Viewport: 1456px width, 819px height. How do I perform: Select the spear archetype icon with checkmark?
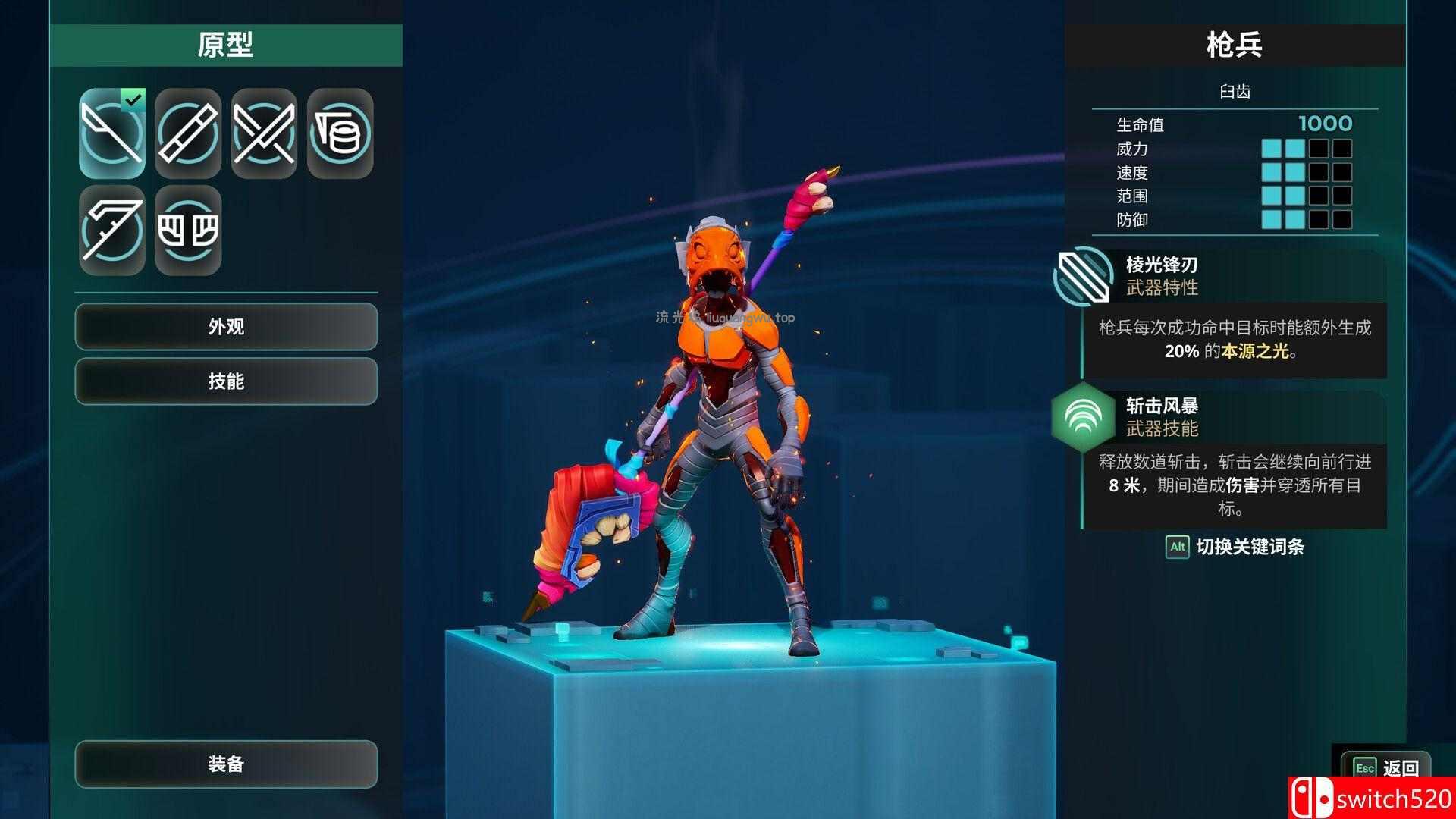[112, 133]
